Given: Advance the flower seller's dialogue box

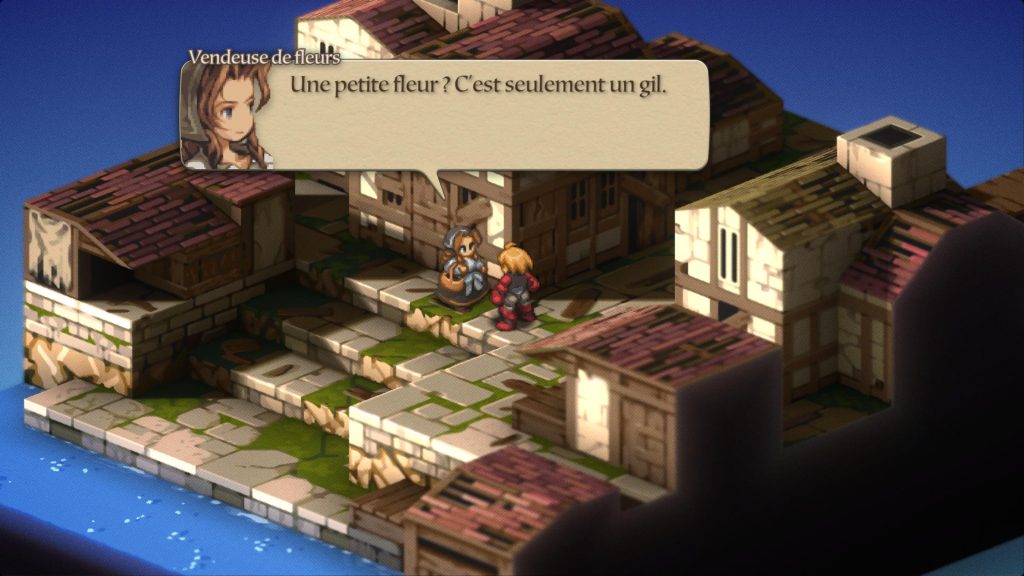Looking at the screenshot, I should point(478,113).
